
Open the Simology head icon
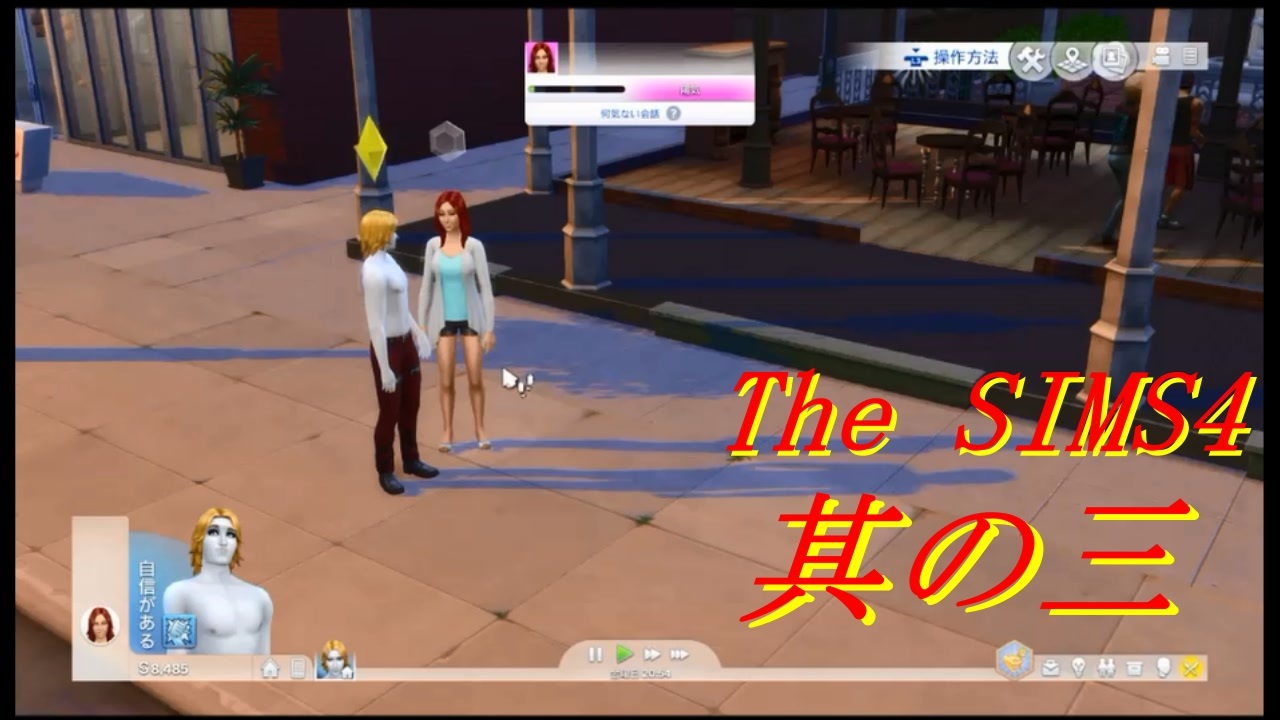[1162, 668]
